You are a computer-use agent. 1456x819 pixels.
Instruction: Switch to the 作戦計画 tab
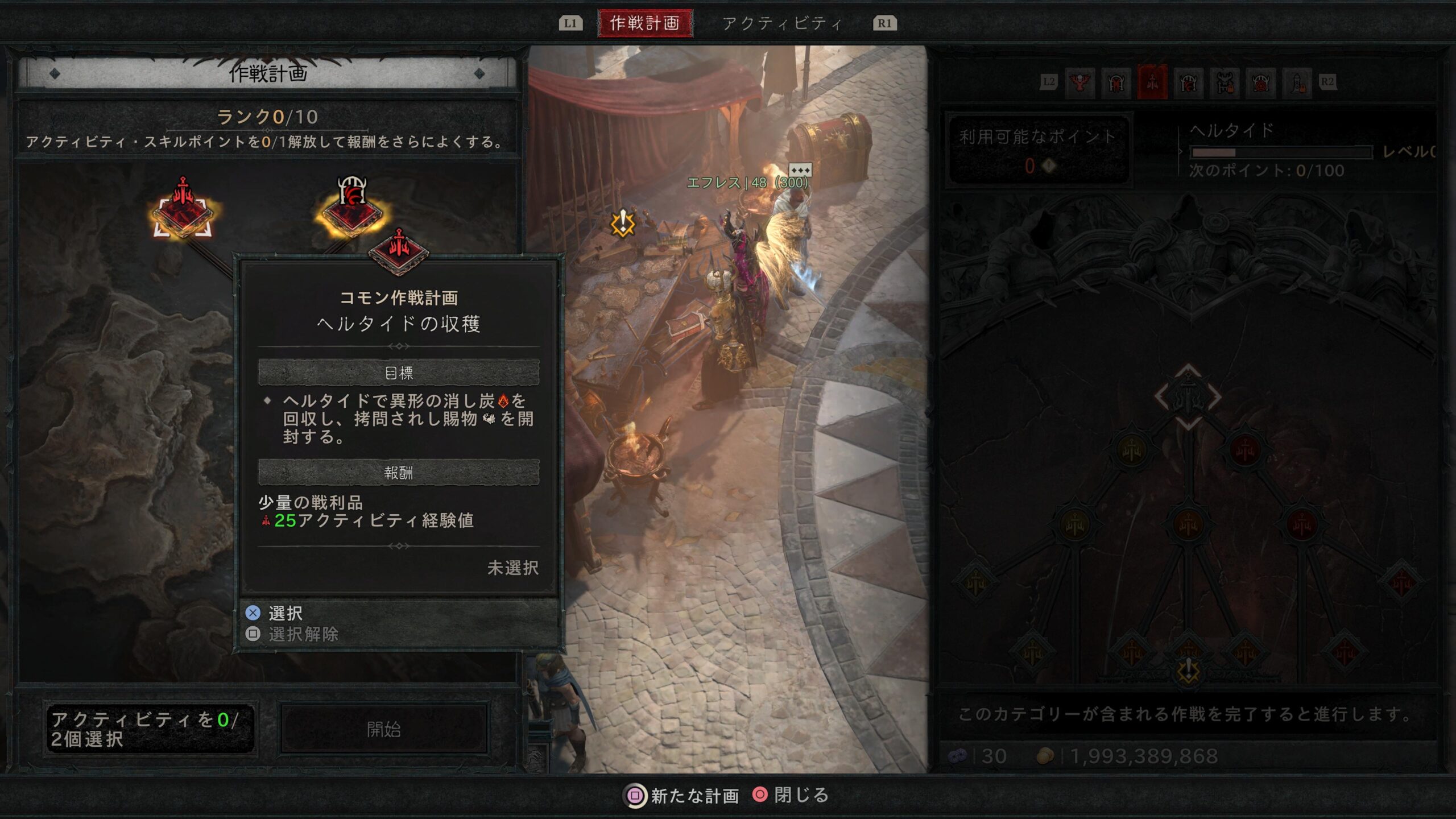pos(645,23)
